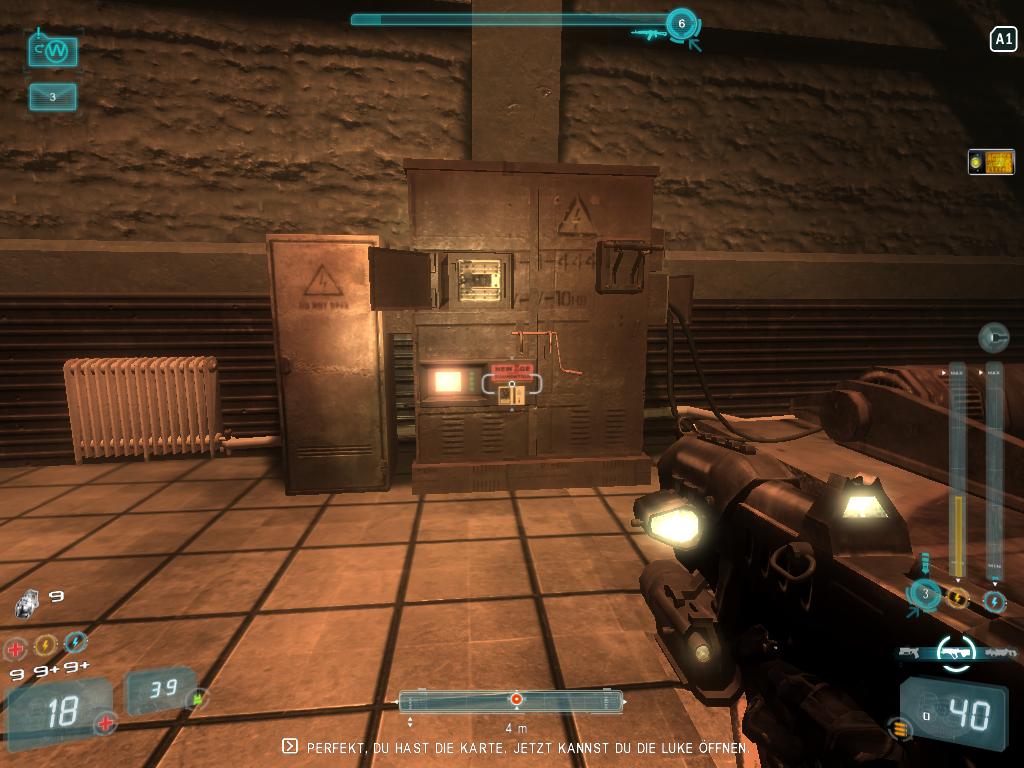Select the keycard item in inventory
This screenshot has height=768, width=1024.
[x=991, y=162]
